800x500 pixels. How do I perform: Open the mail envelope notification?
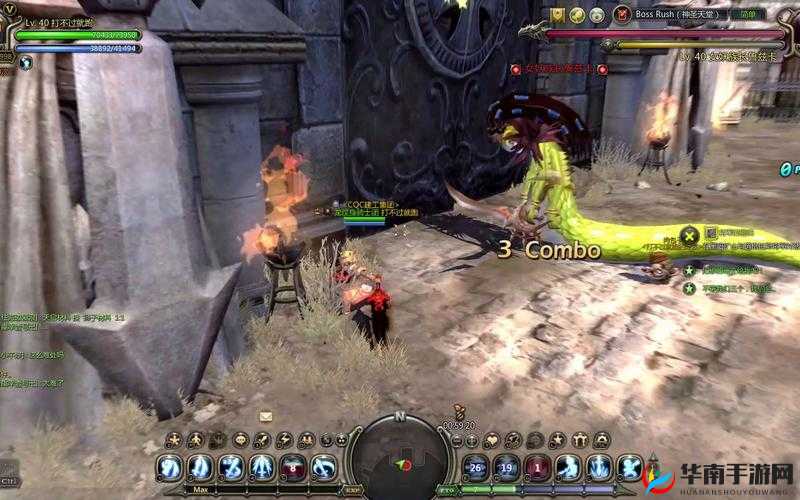266,416
